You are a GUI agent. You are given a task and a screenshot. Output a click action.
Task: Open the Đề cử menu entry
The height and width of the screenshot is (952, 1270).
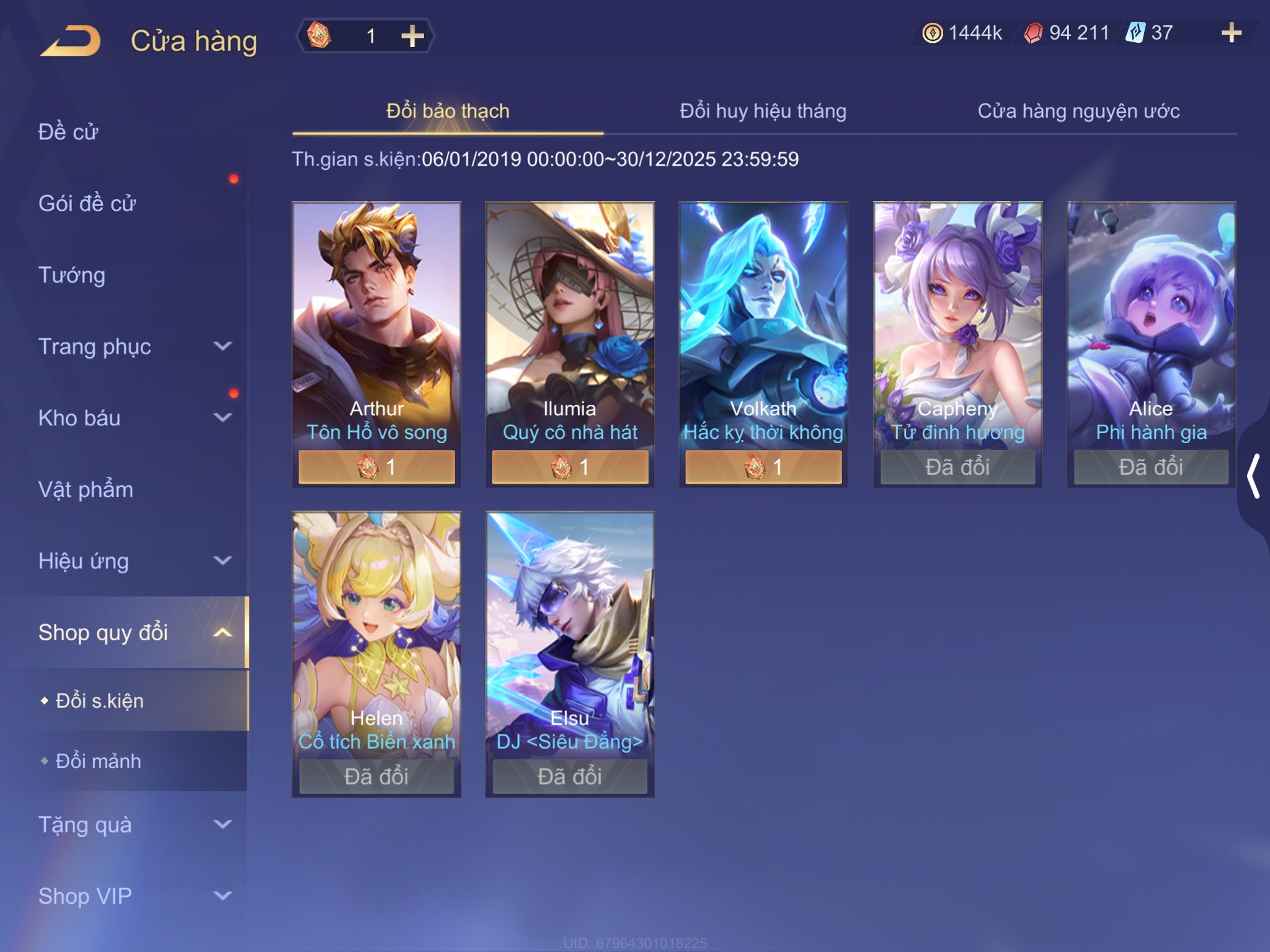68,131
